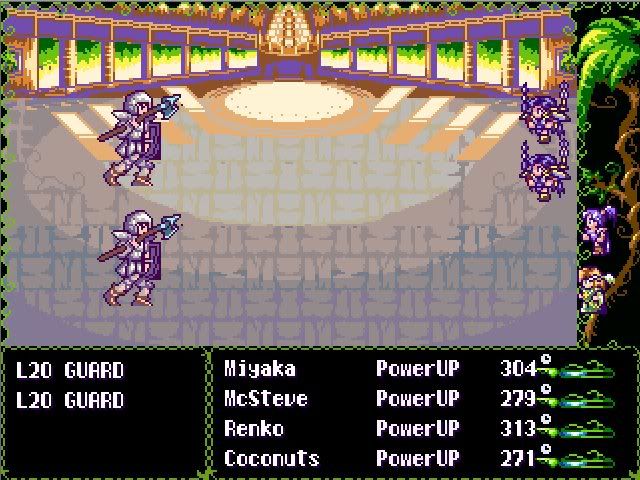Pick Renko from the party list
The width and height of the screenshot is (640, 480).
254,429
